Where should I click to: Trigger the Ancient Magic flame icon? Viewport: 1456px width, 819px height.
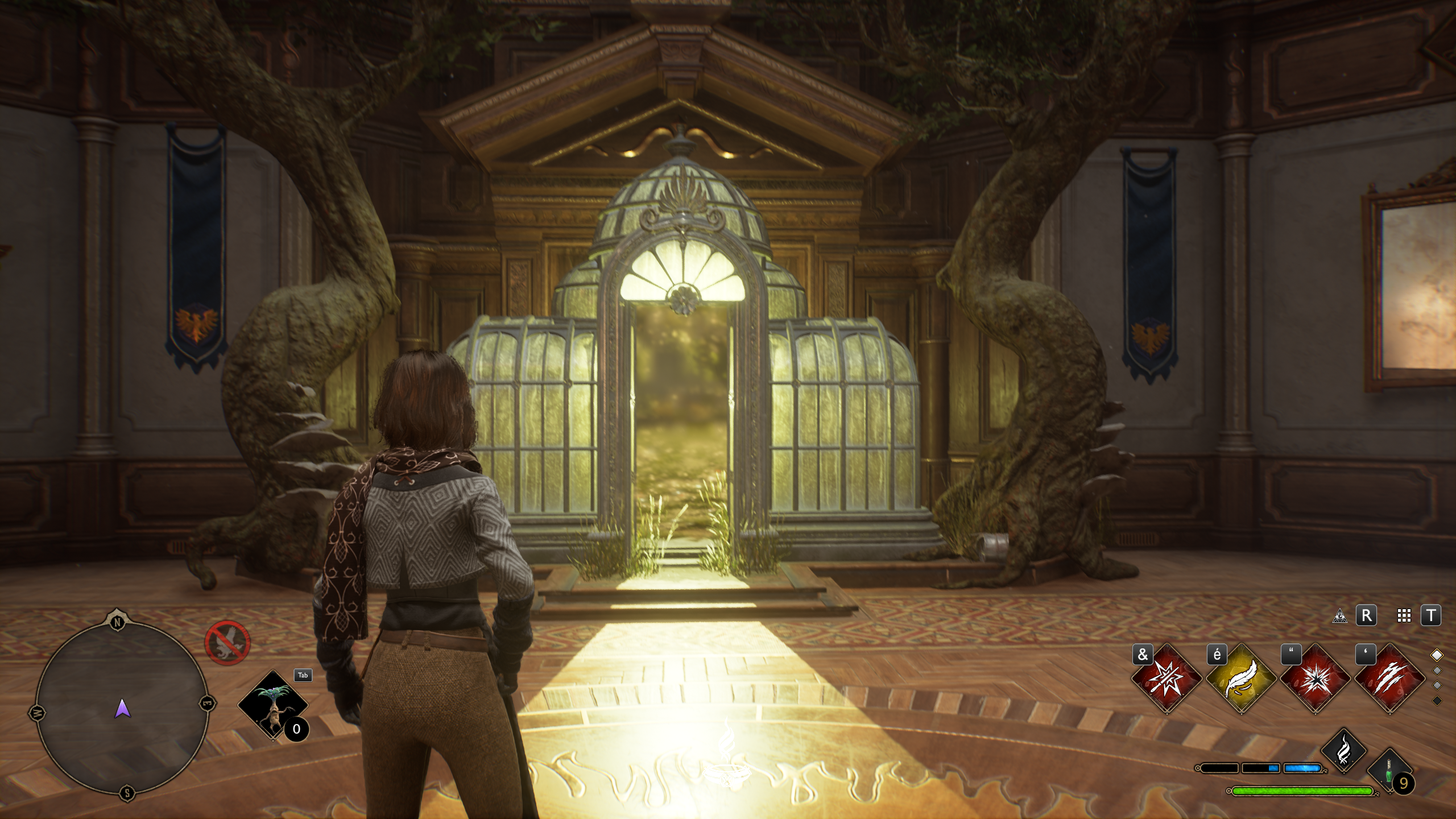coord(1344,751)
